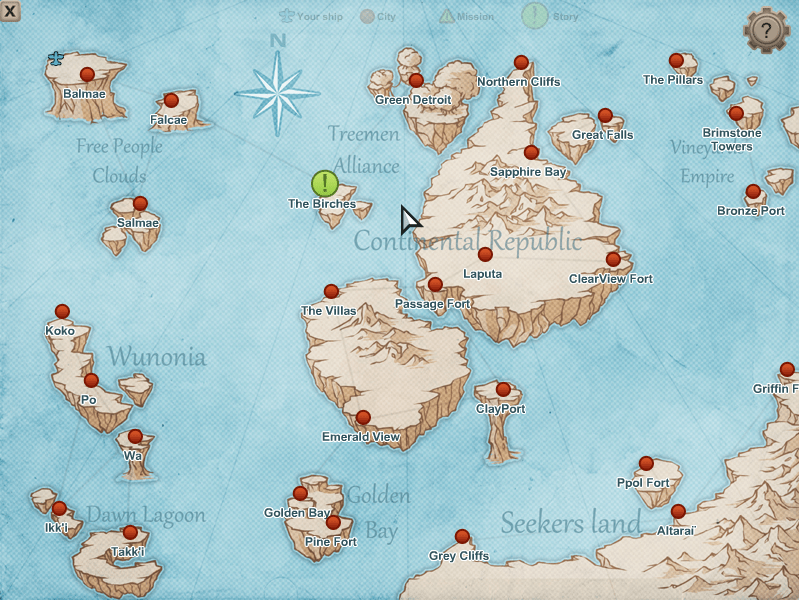
Task: Select the ClearView Fort city marker
Action: 613,259
